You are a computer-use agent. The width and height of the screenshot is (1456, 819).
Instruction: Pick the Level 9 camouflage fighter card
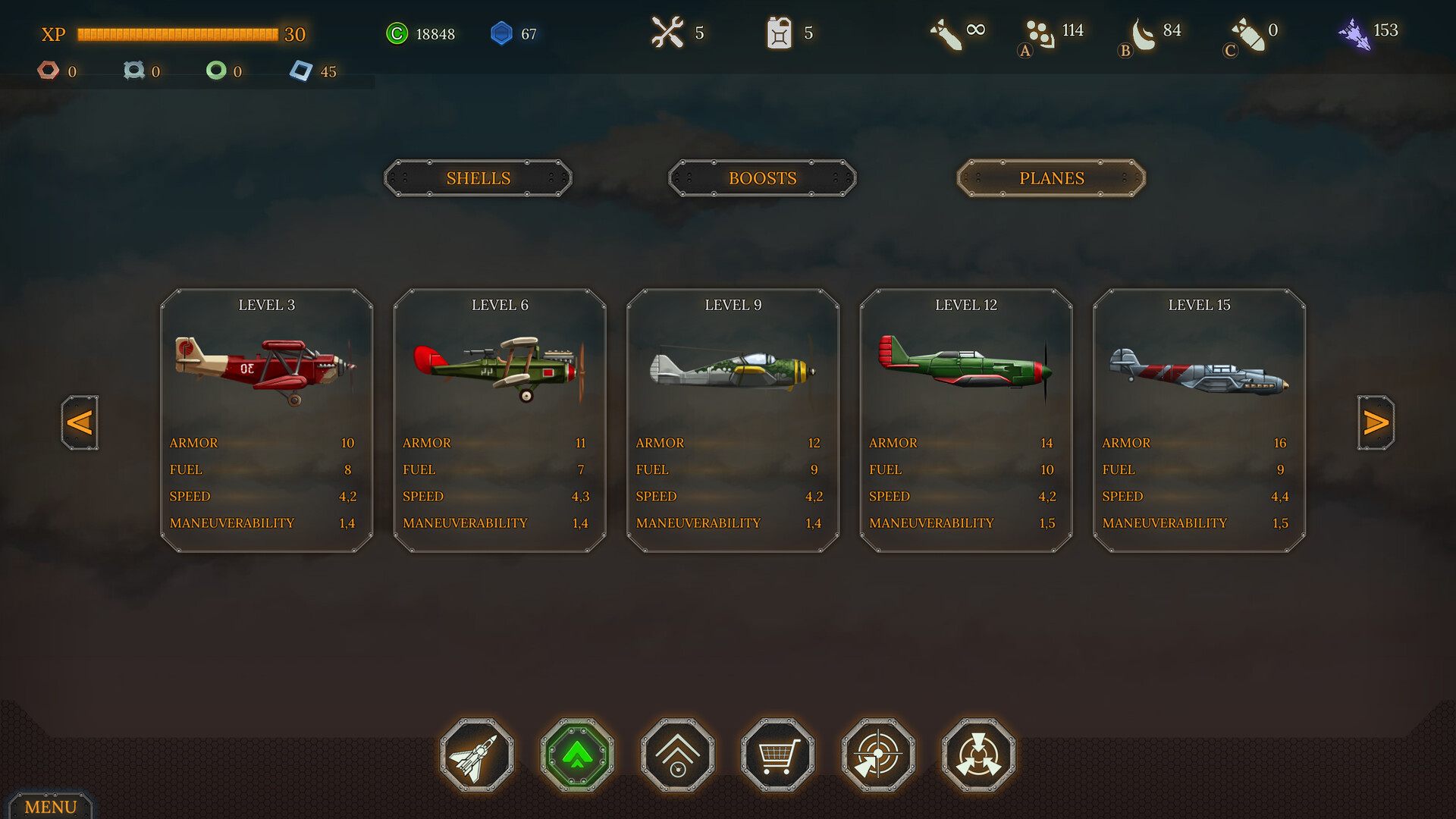point(733,419)
